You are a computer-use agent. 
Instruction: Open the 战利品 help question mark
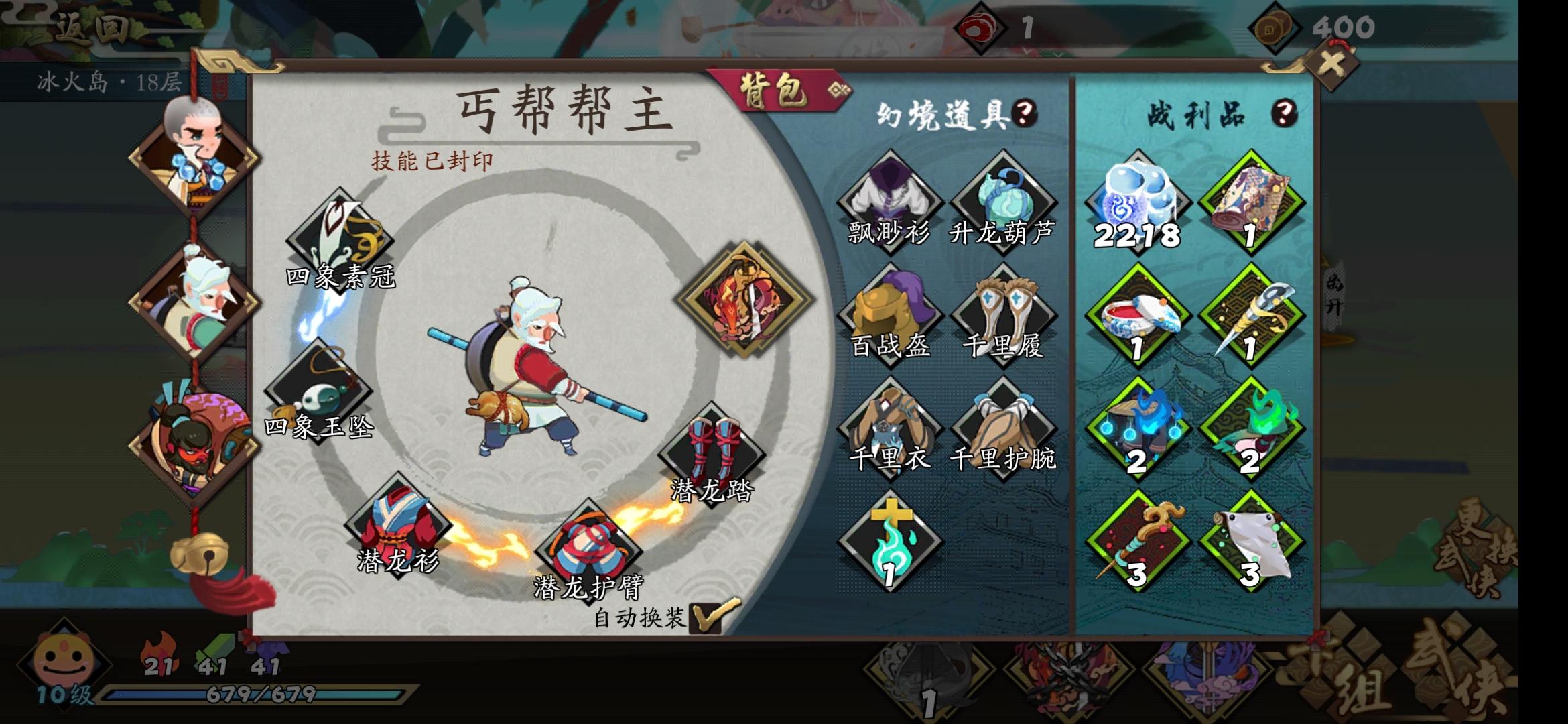[x=1284, y=112]
